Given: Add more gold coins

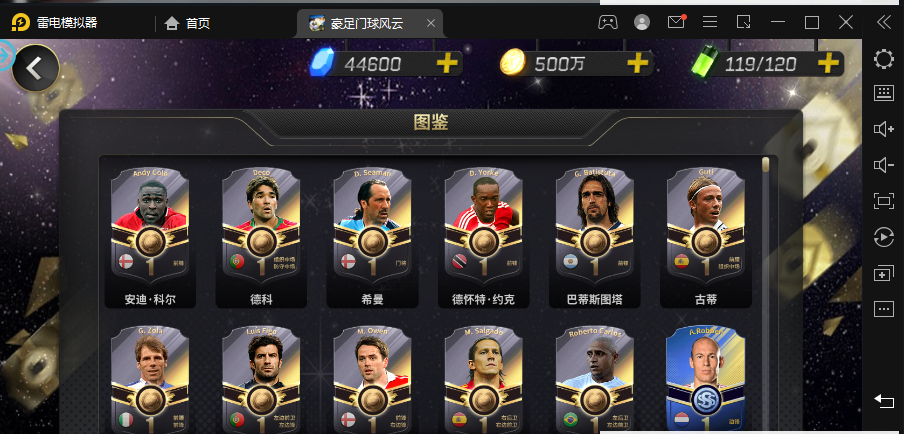Looking at the screenshot, I should 638,64.
